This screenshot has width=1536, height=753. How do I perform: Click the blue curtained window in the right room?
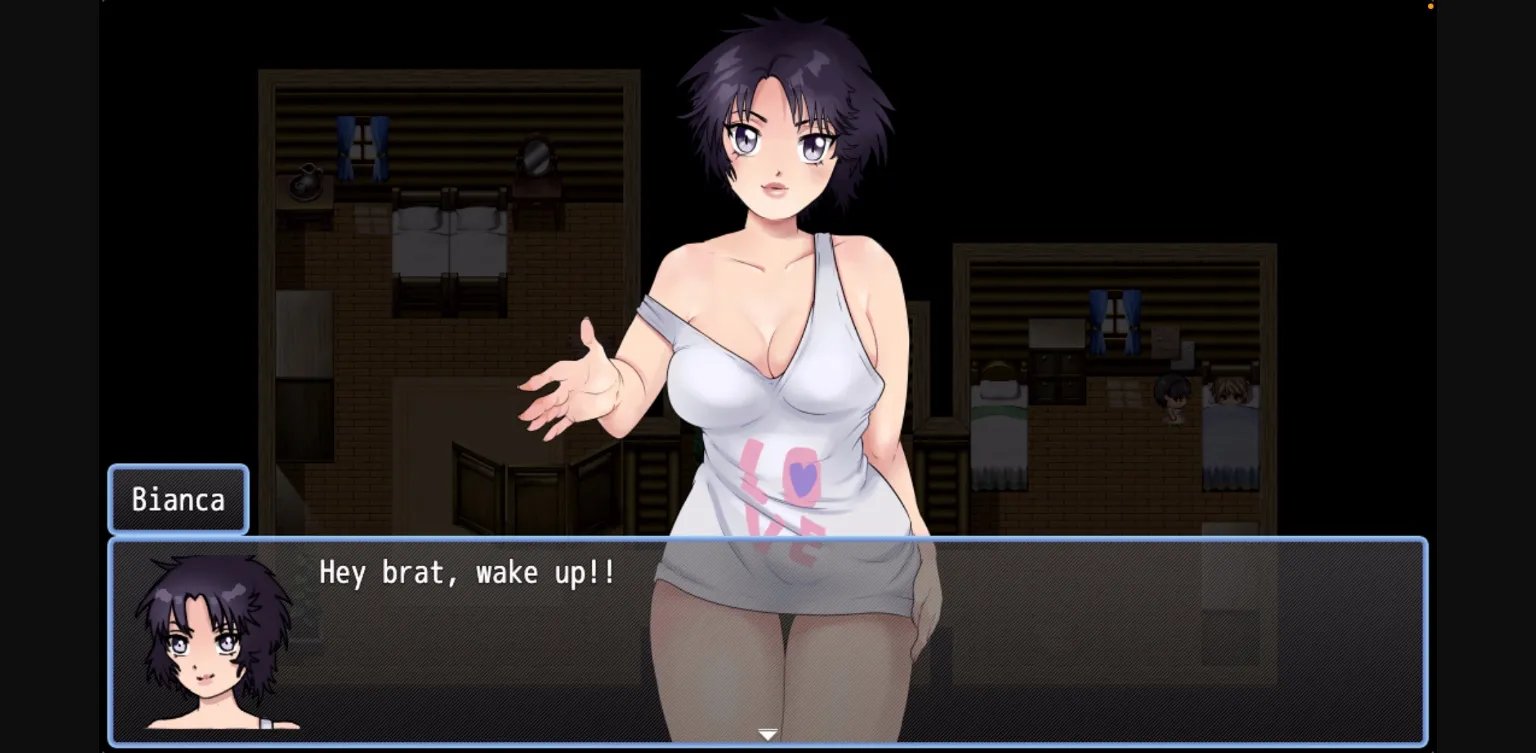pyautogui.click(x=1113, y=320)
